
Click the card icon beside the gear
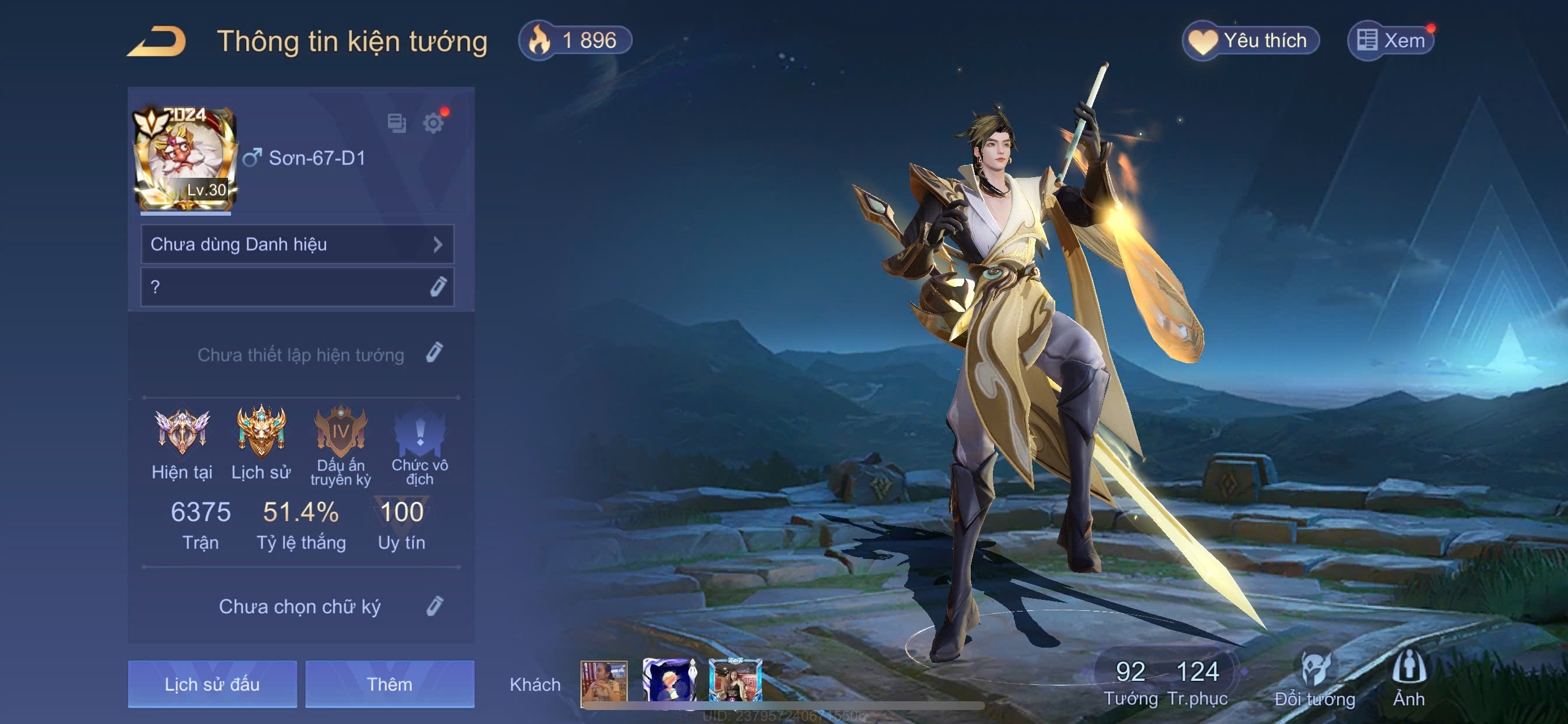[x=397, y=124]
